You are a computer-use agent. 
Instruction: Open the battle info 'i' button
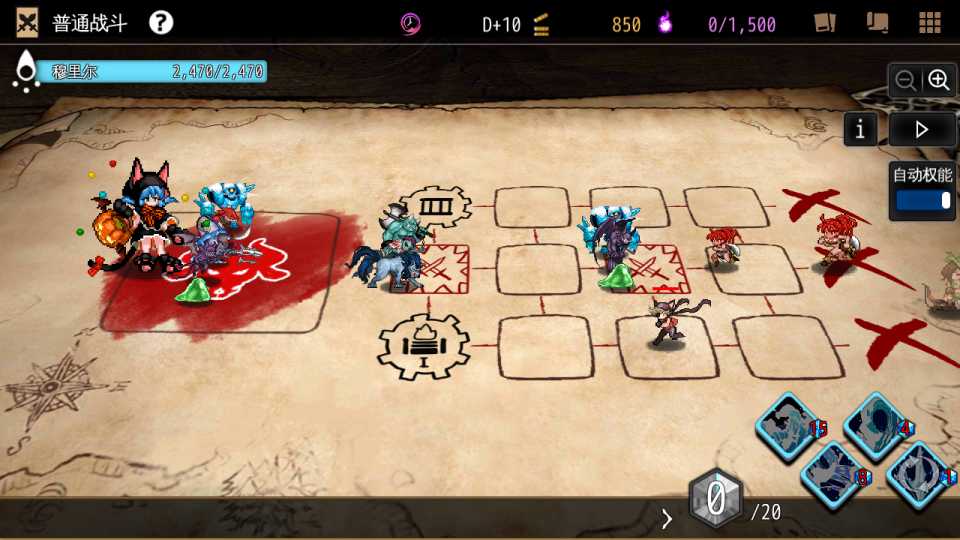[861, 129]
